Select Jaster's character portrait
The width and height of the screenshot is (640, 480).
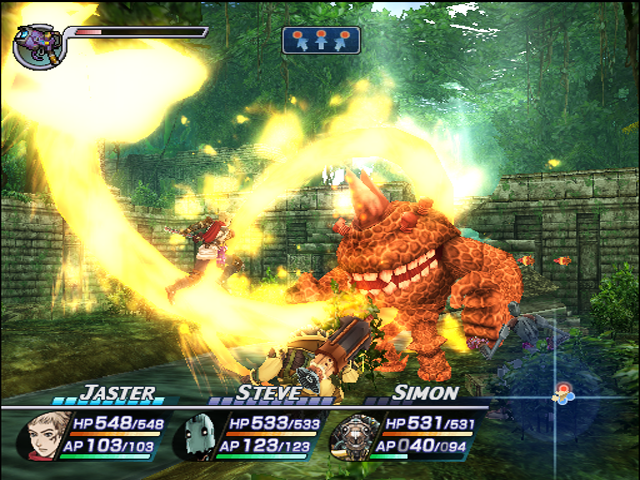click(40, 436)
